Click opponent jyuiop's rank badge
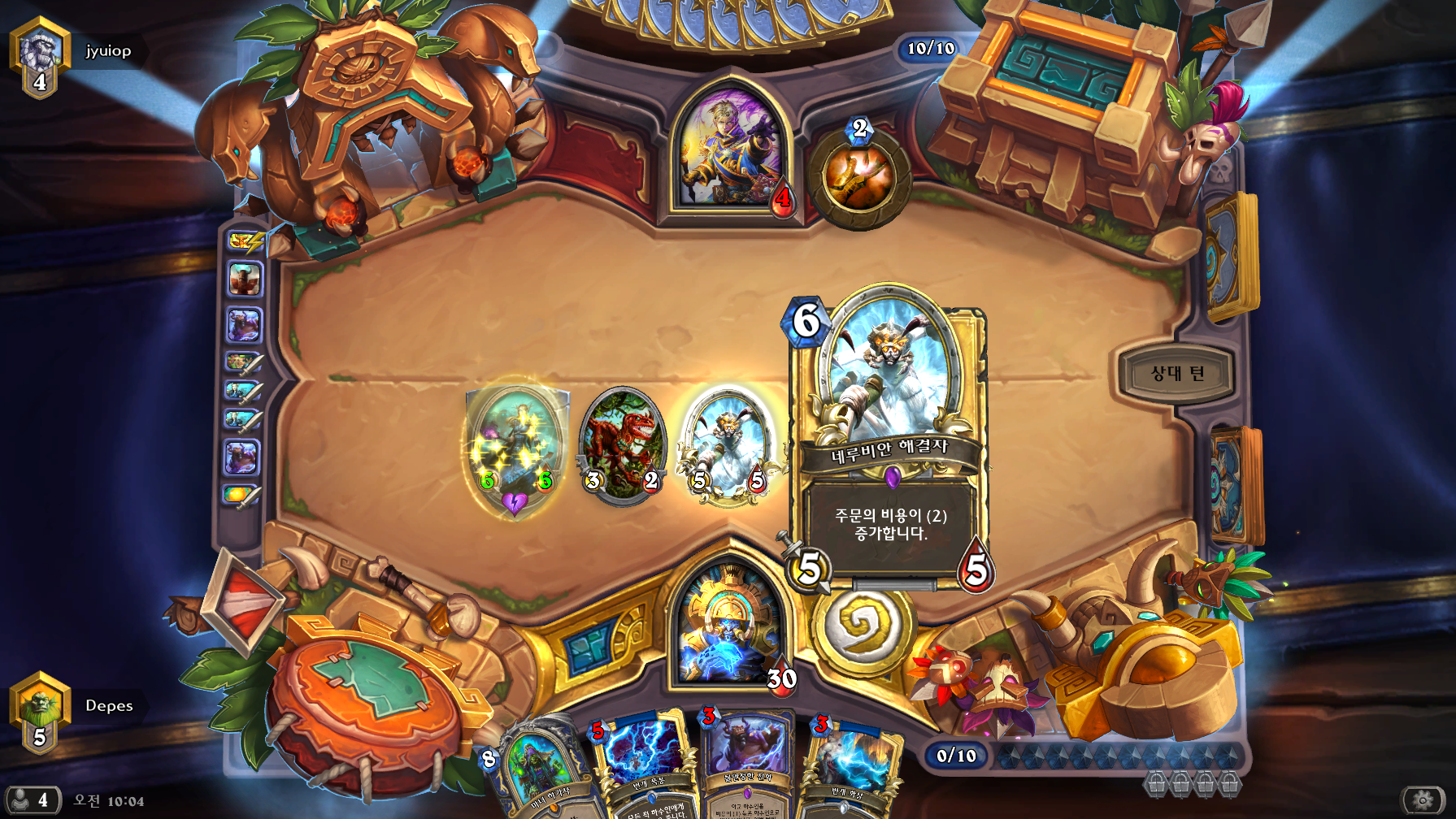Image resolution: width=1456 pixels, height=819 pixels. click(x=39, y=57)
